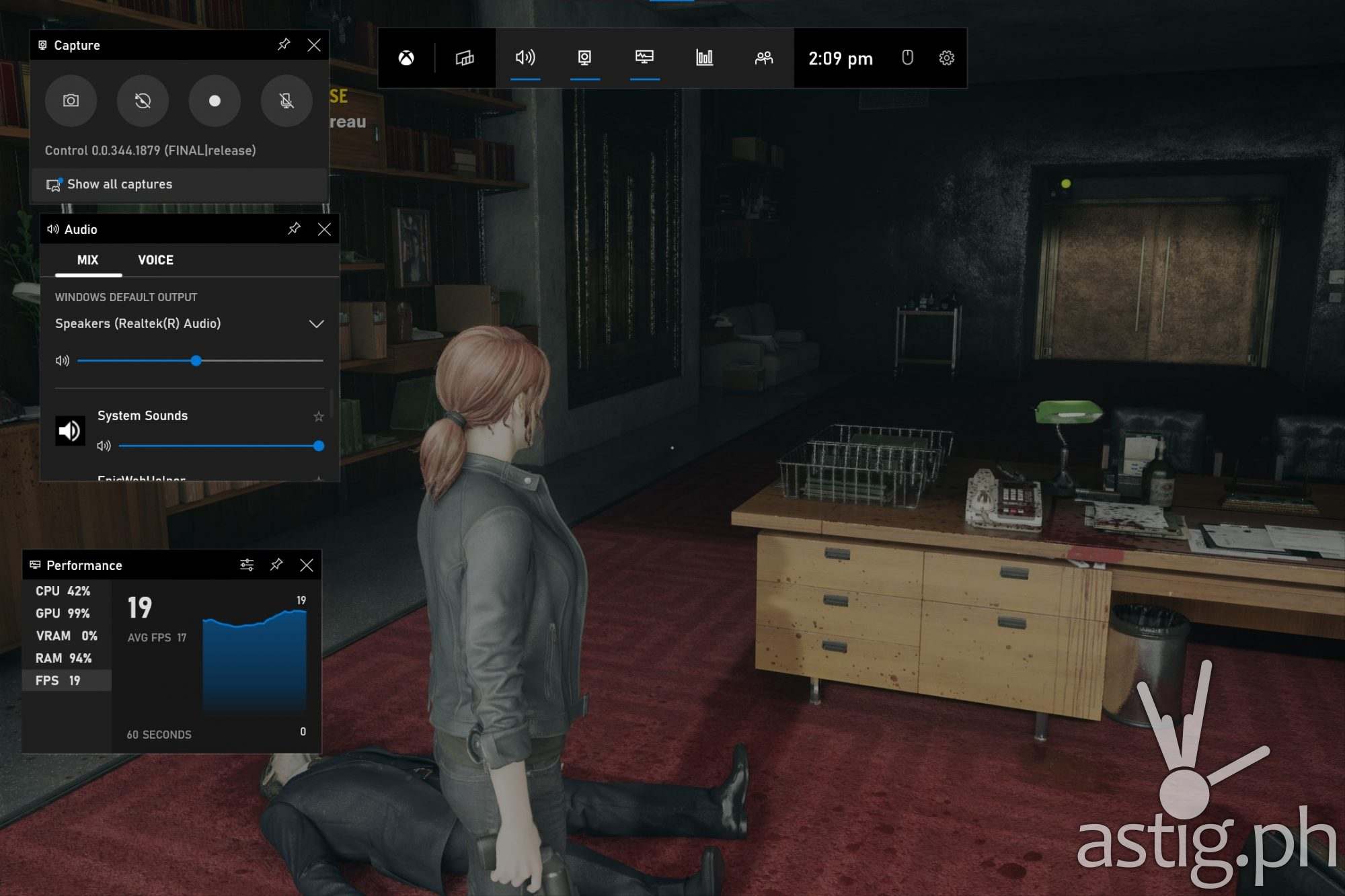Close the Audio widget
The image size is (1345, 896).
coord(324,229)
